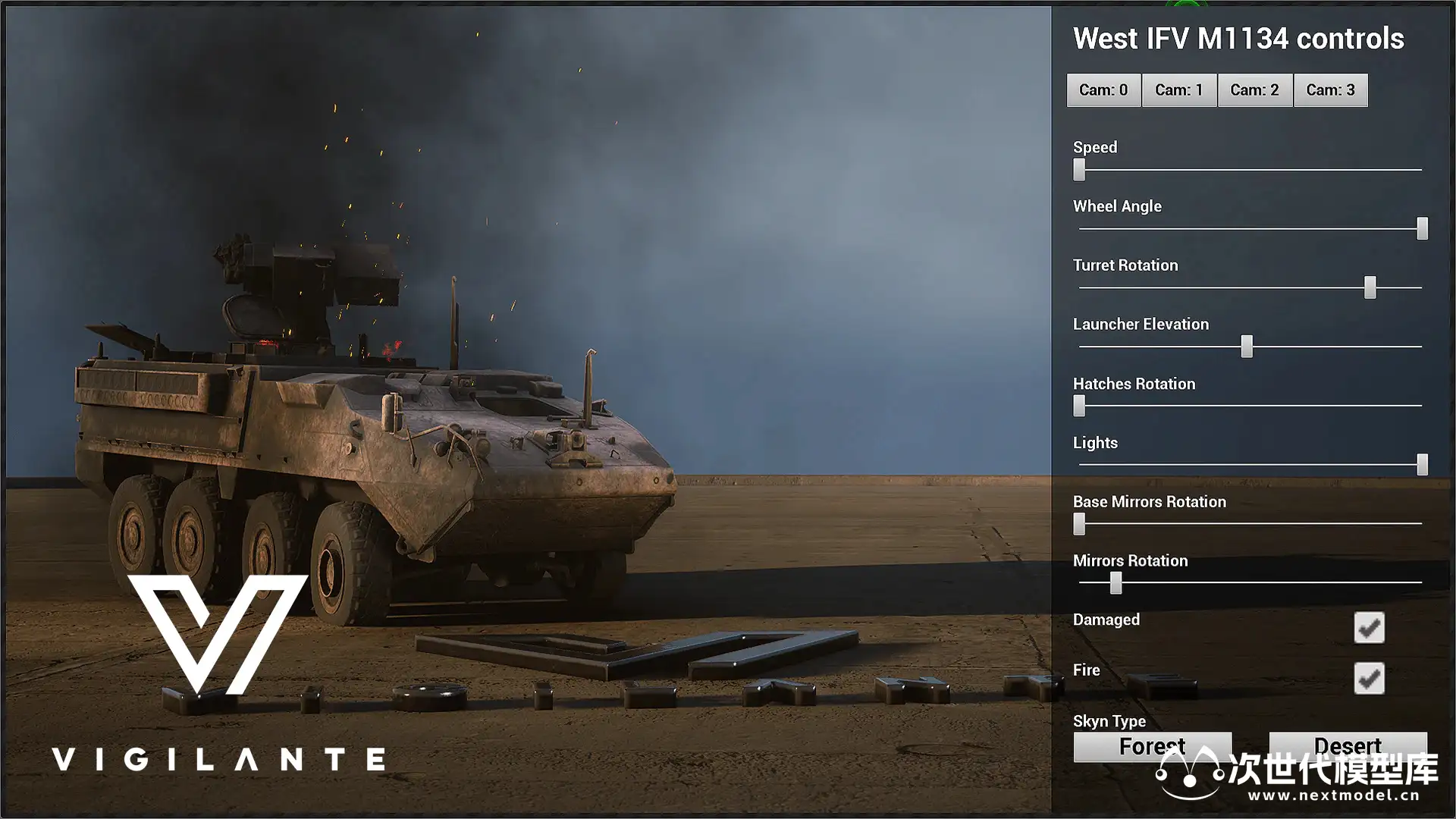Select the Cam: 1 view button
Image resolution: width=1456 pixels, height=819 pixels.
[x=1178, y=90]
